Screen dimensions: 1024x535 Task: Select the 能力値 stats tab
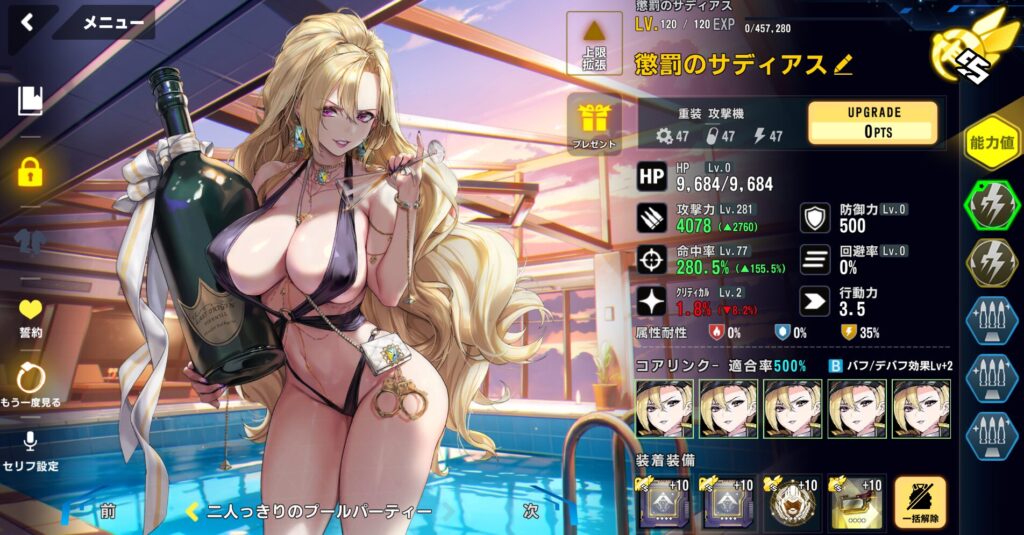tap(990, 143)
